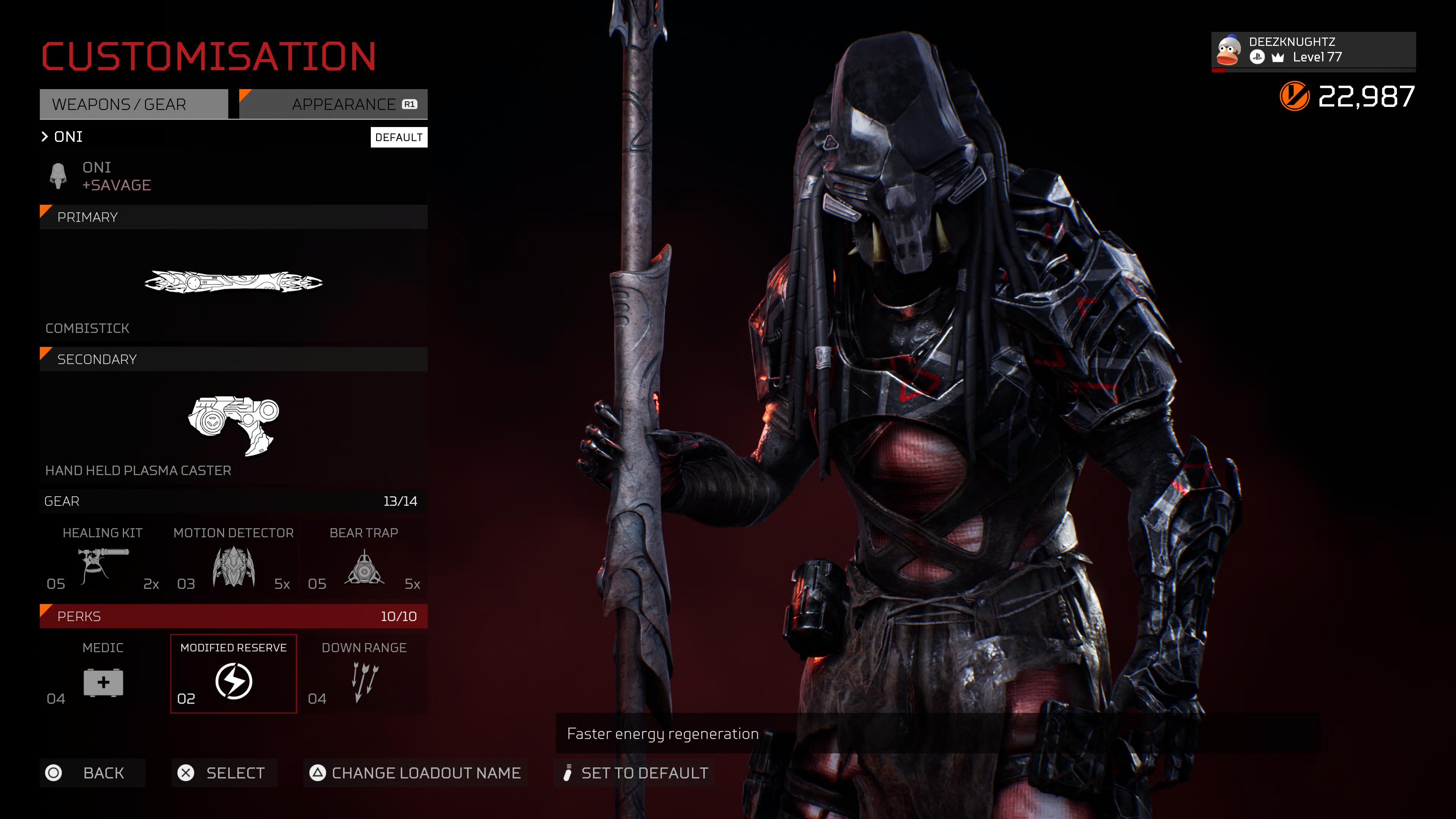The image size is (1456, 819).
Task: Change the loadout name
Action: tap(416, 773)
